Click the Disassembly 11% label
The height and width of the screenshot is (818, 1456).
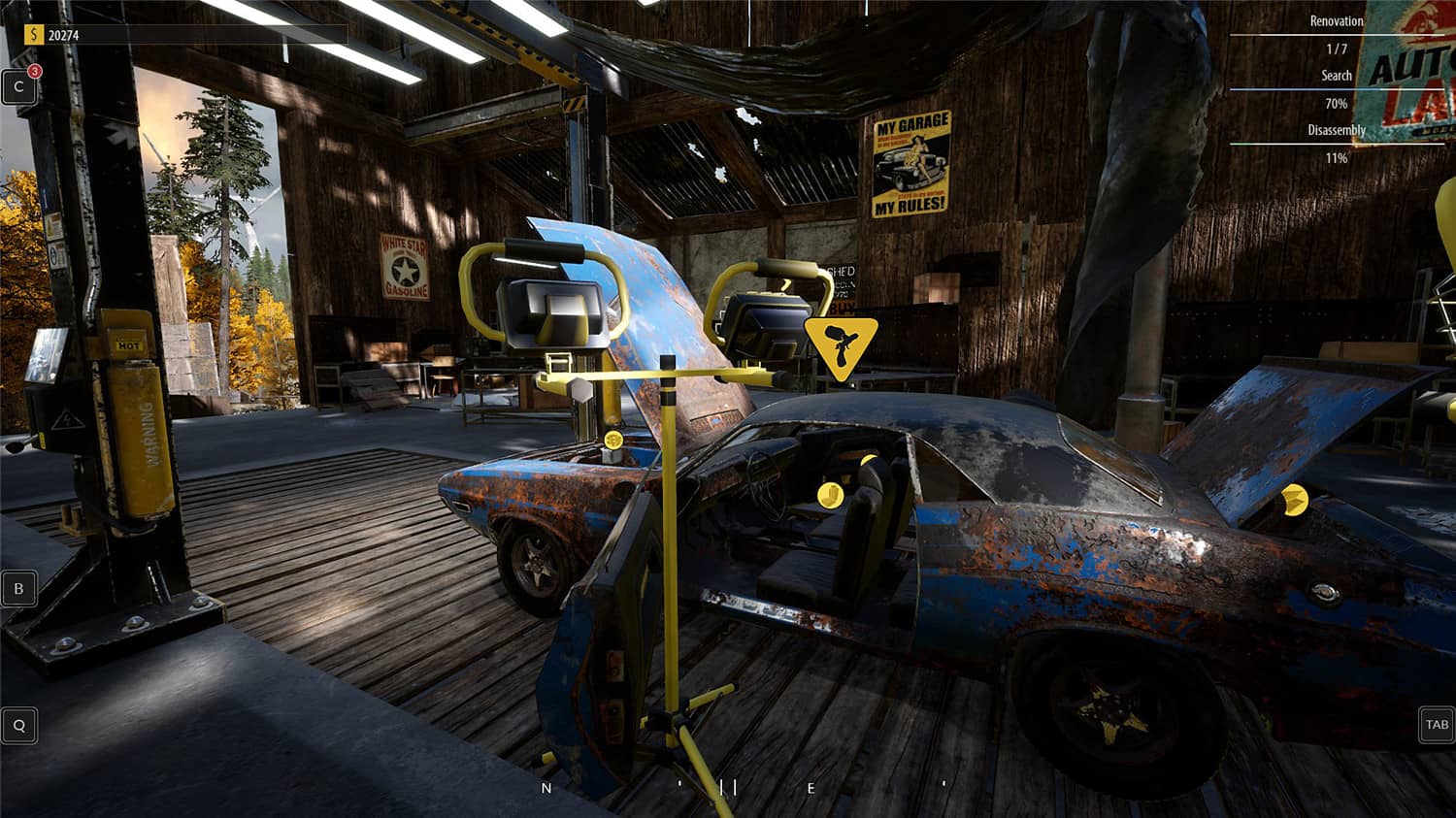(x=1337, y=157)
